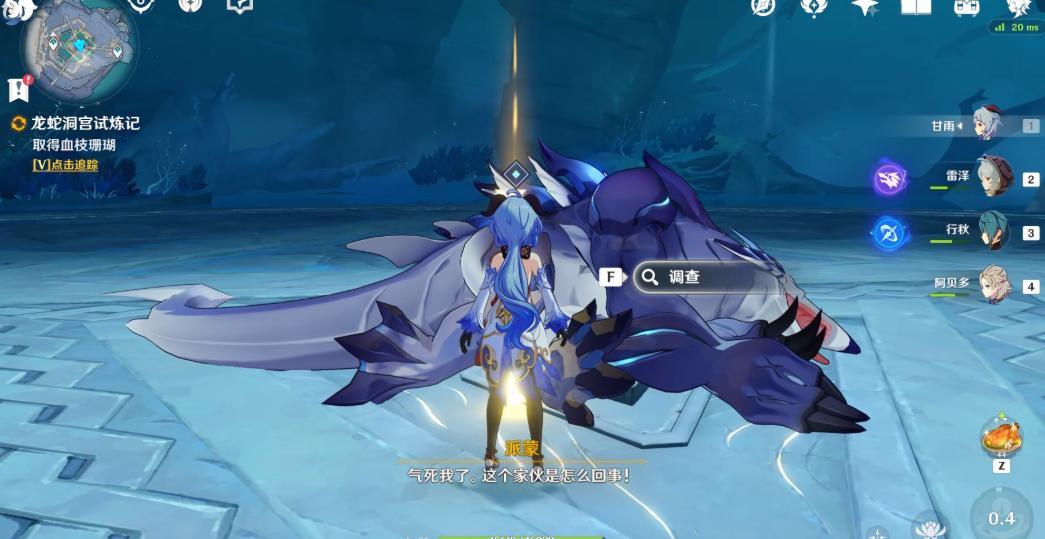The image size is (1045, 539).
Task: Switch to party member 阿贝多
Action: 994,284
